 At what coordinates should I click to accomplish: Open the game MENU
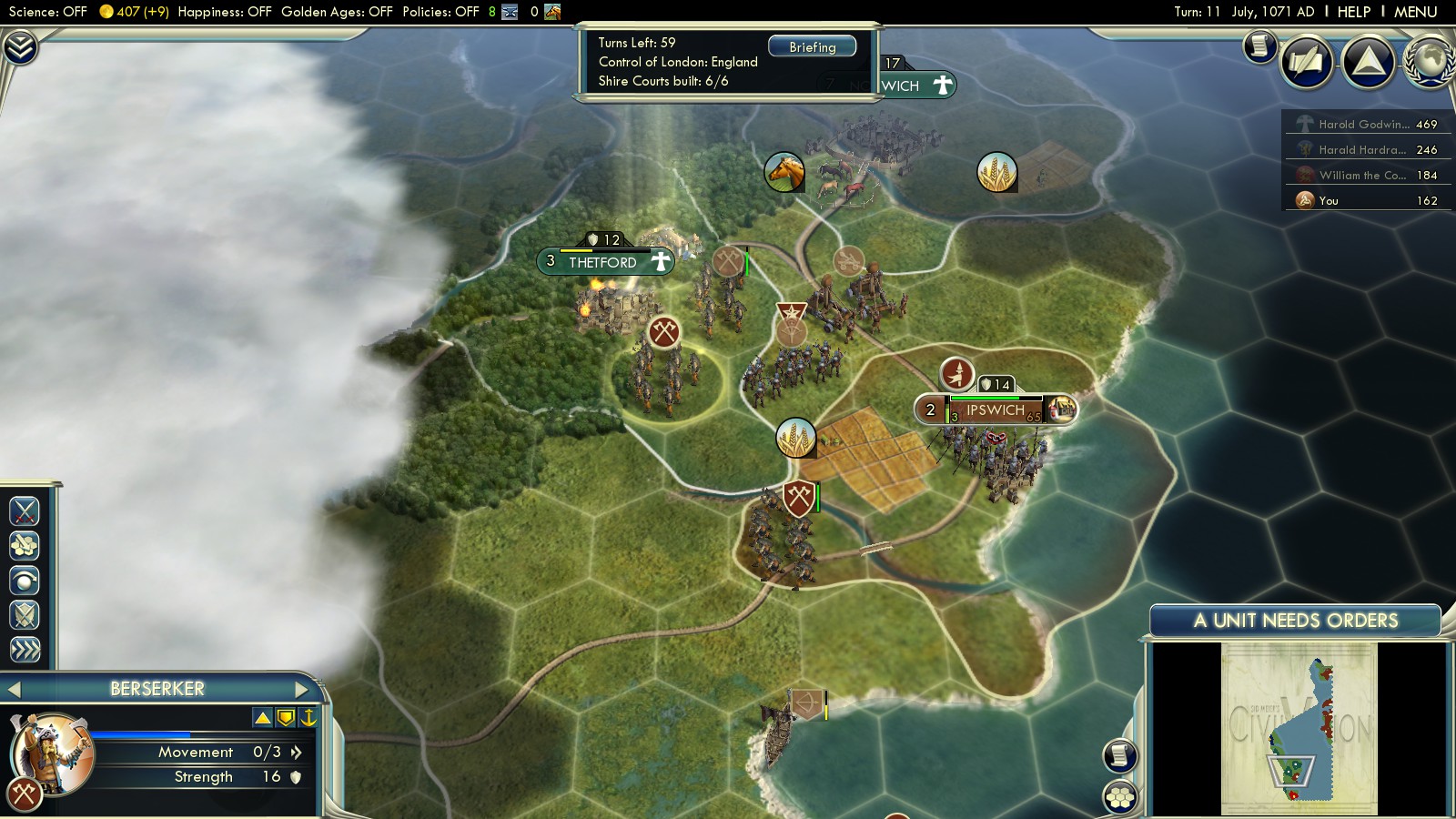(1415, 12)
